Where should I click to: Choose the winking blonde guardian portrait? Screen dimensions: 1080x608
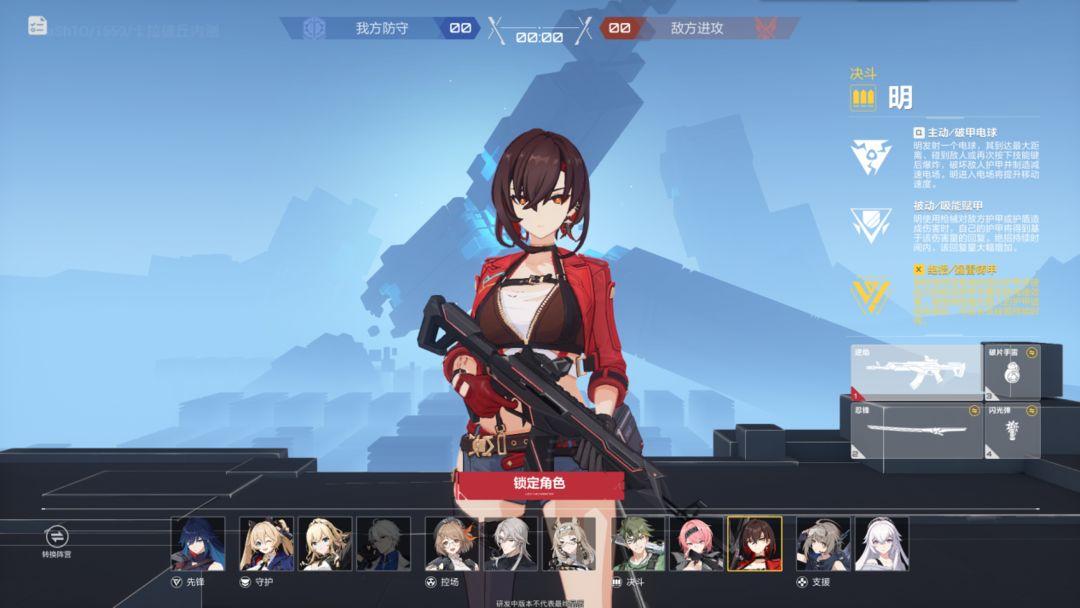point(266,544)
